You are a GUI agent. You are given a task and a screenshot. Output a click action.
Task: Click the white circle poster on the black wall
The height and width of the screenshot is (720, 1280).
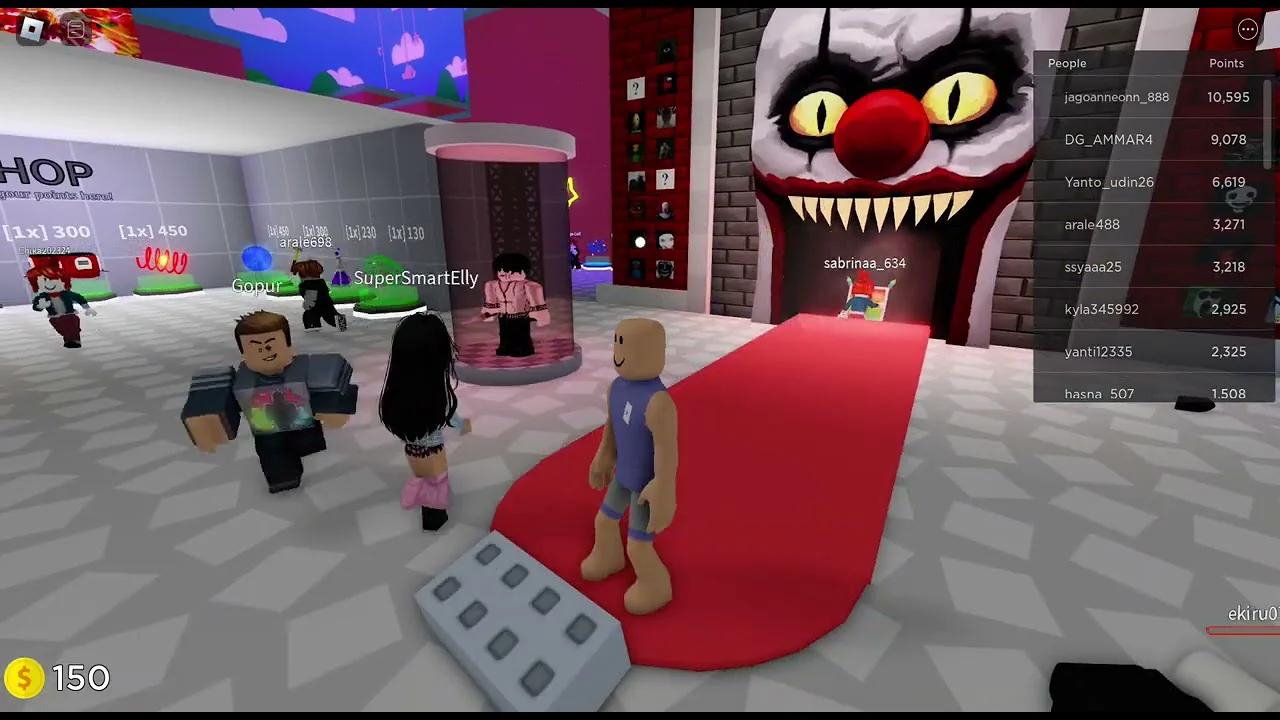[x=639, y=240]
